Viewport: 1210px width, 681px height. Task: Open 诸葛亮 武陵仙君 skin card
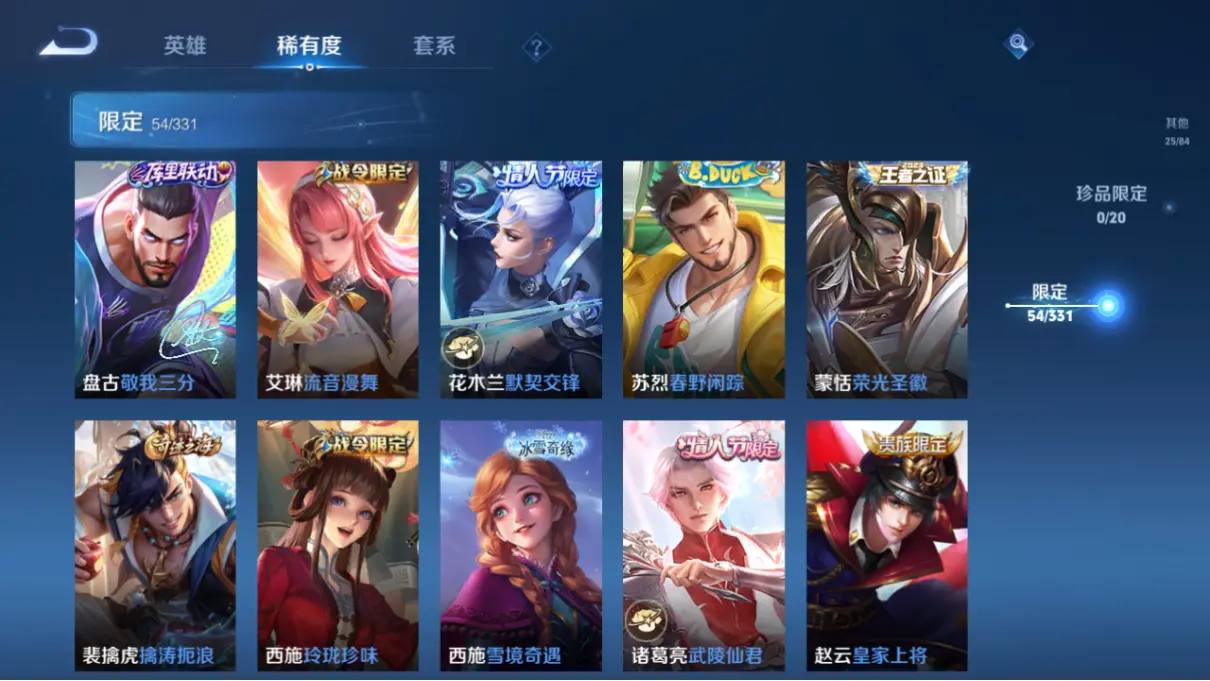704,545
